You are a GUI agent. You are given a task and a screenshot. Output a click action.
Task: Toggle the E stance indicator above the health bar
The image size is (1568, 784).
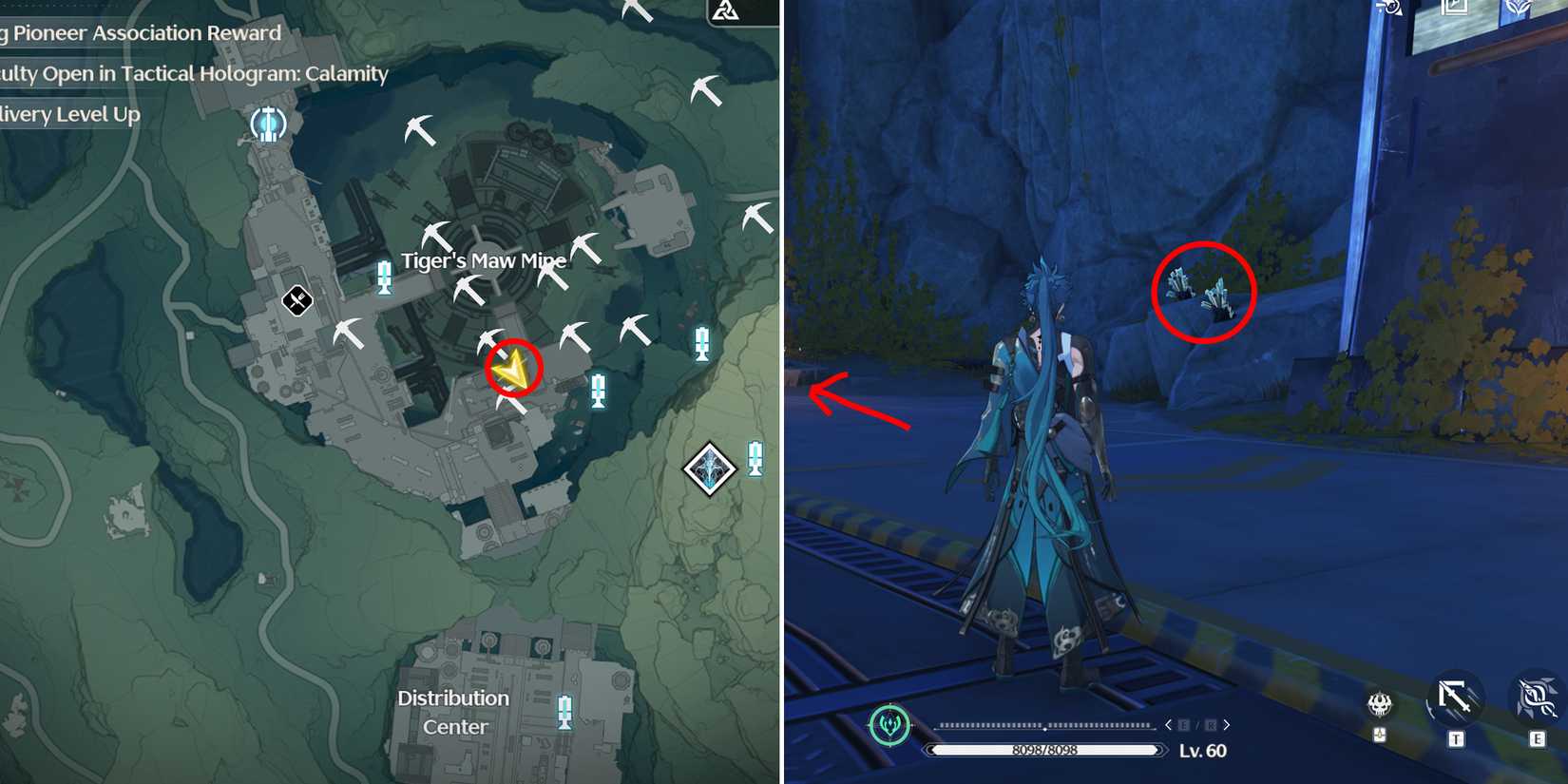tap(1184, 725)
